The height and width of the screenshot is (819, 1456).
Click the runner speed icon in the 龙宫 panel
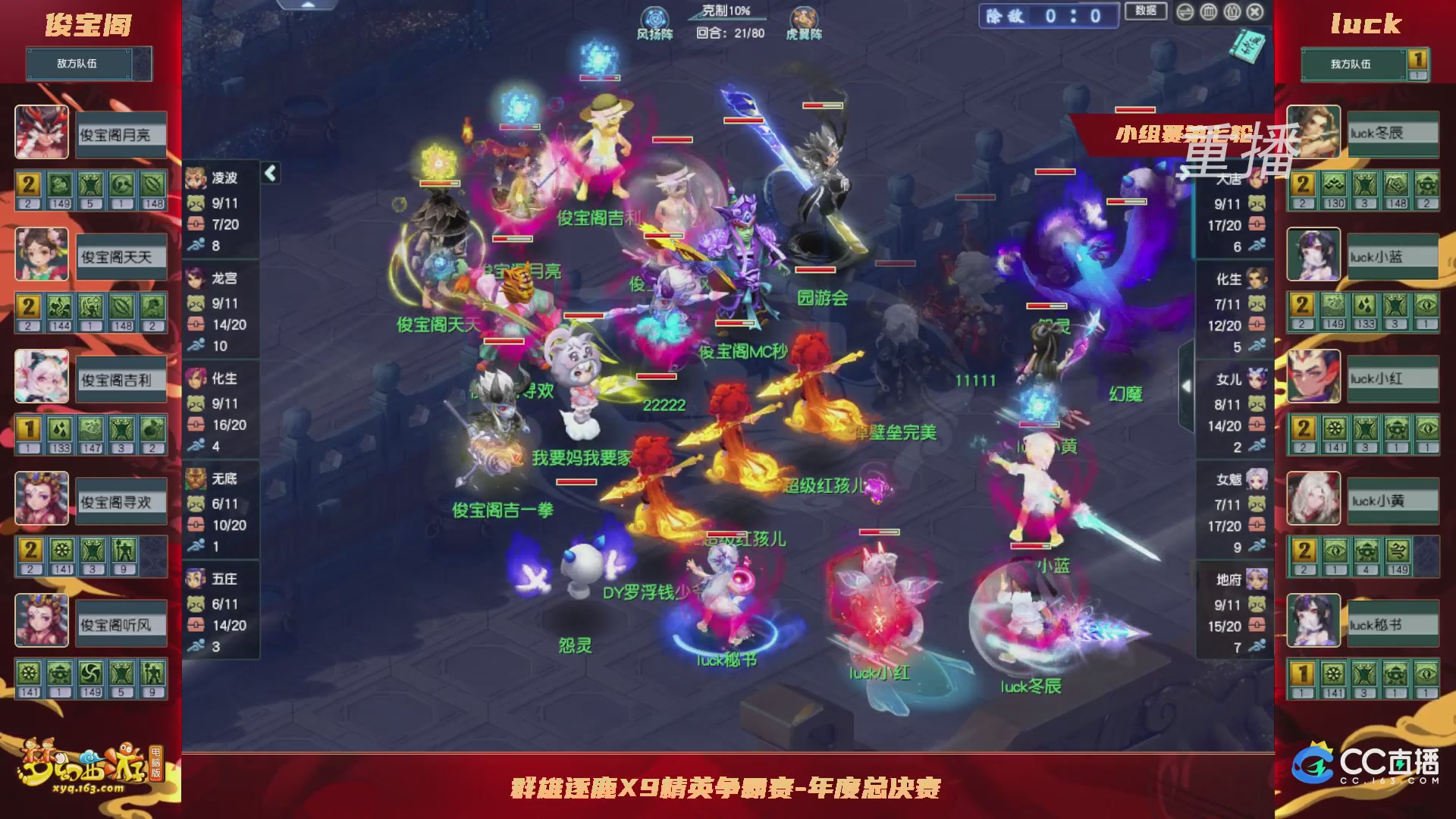(196, 347)
